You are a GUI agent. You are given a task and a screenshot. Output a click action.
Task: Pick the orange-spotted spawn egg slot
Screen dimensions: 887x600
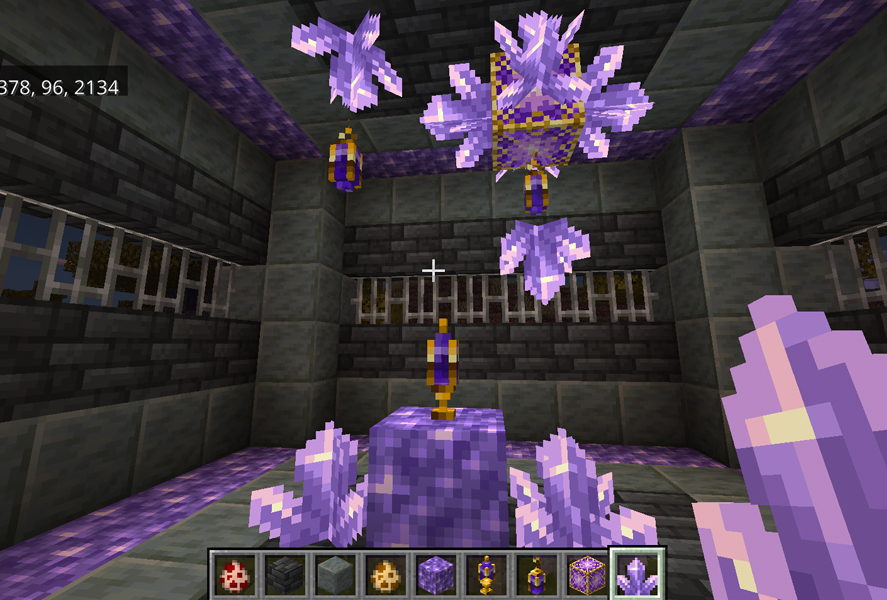385,575
